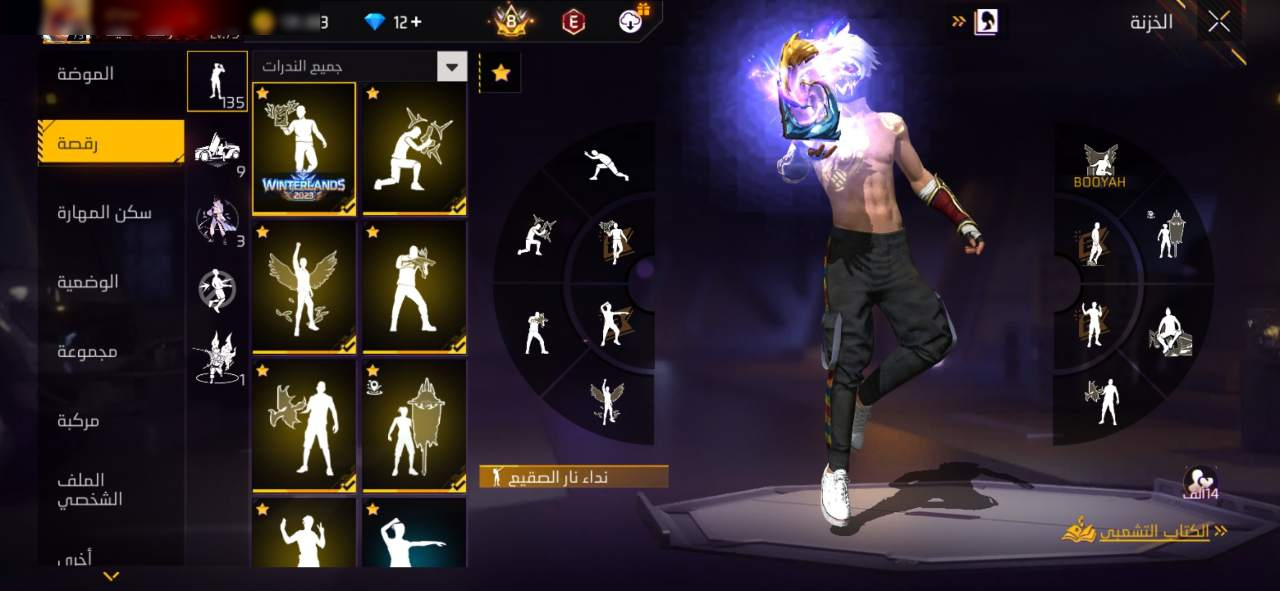Open the car sub-tab showing 9
The width and height of the screenshot is (1280, 591).
coord(217,150)
